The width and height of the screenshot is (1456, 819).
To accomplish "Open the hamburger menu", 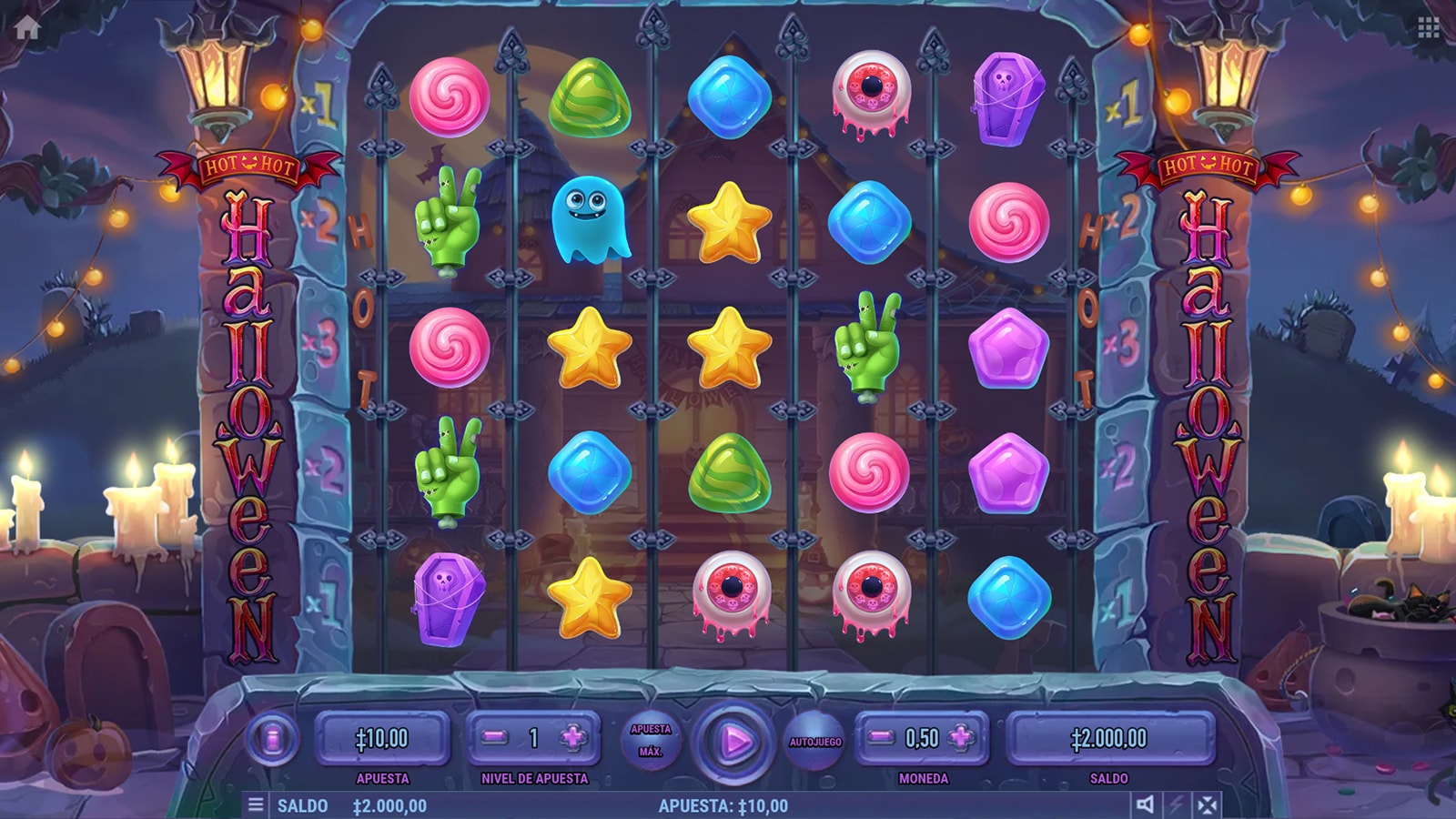I will click(x=256, y=804).
